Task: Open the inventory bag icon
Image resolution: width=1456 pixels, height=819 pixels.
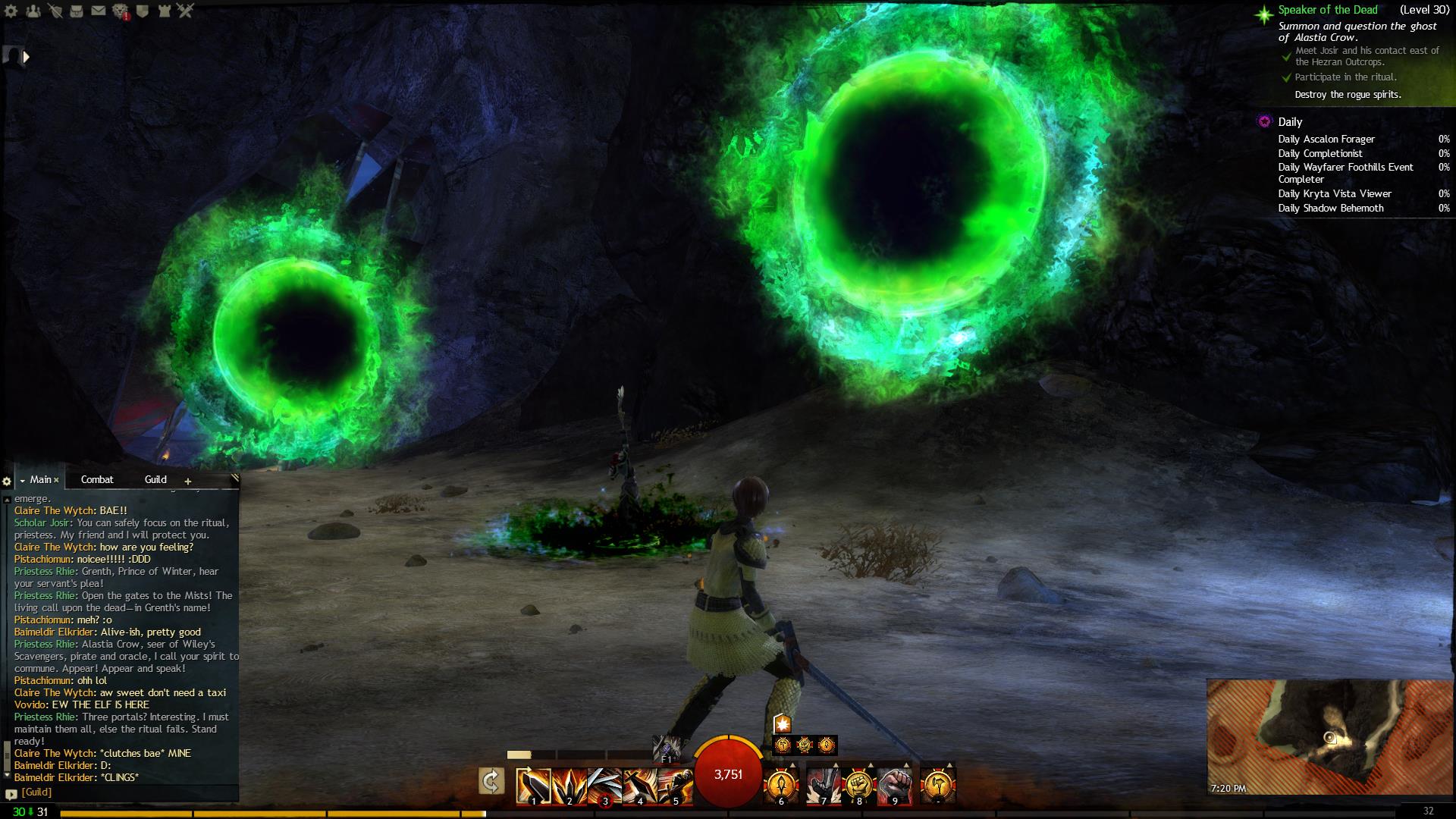Action: (x=77, y=11)
